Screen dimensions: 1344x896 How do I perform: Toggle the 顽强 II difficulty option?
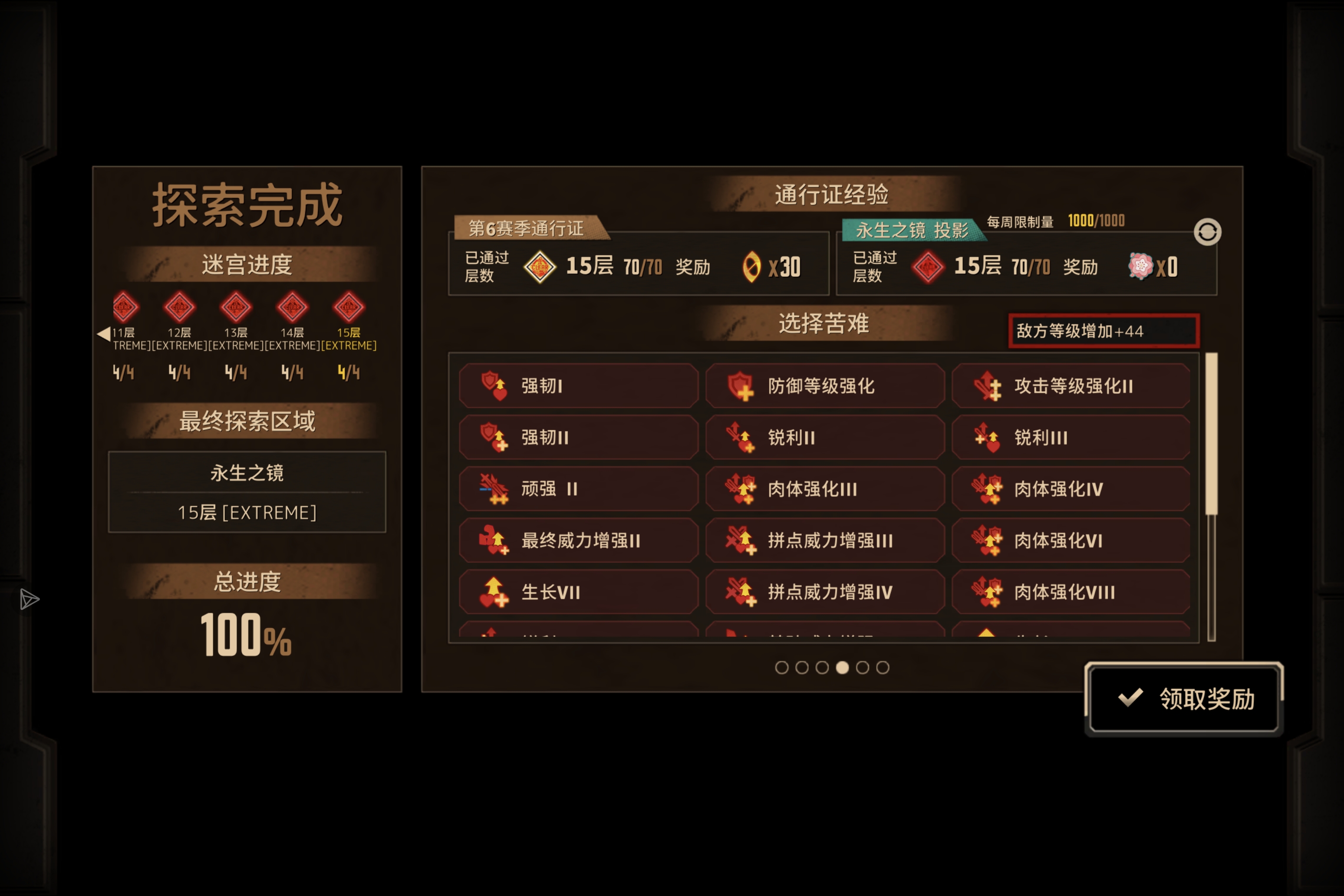579,489
